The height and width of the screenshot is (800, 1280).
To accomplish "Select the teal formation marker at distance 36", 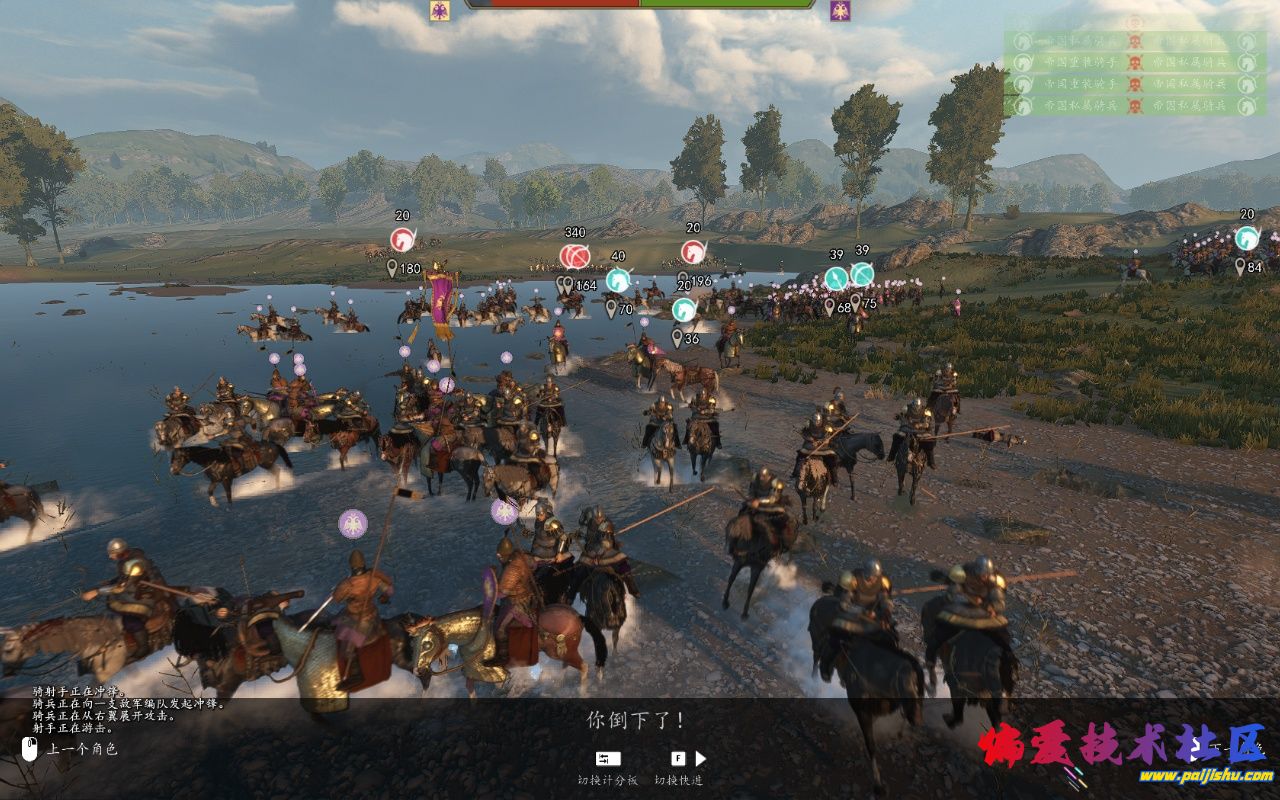I will pyautogui.click(x=684, y=310).
